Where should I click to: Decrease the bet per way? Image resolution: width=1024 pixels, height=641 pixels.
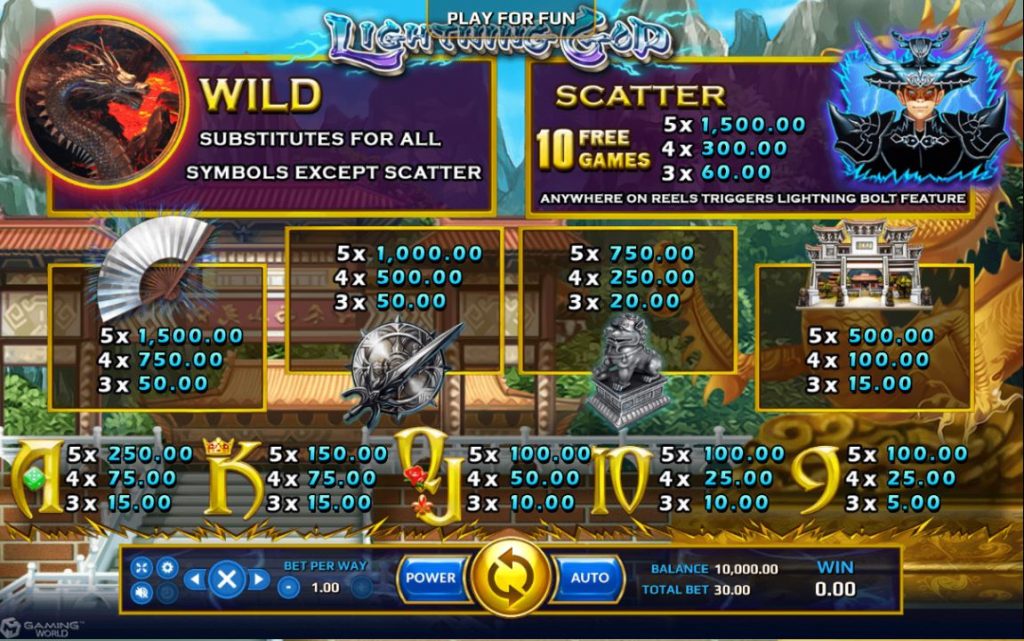(287, 588)
